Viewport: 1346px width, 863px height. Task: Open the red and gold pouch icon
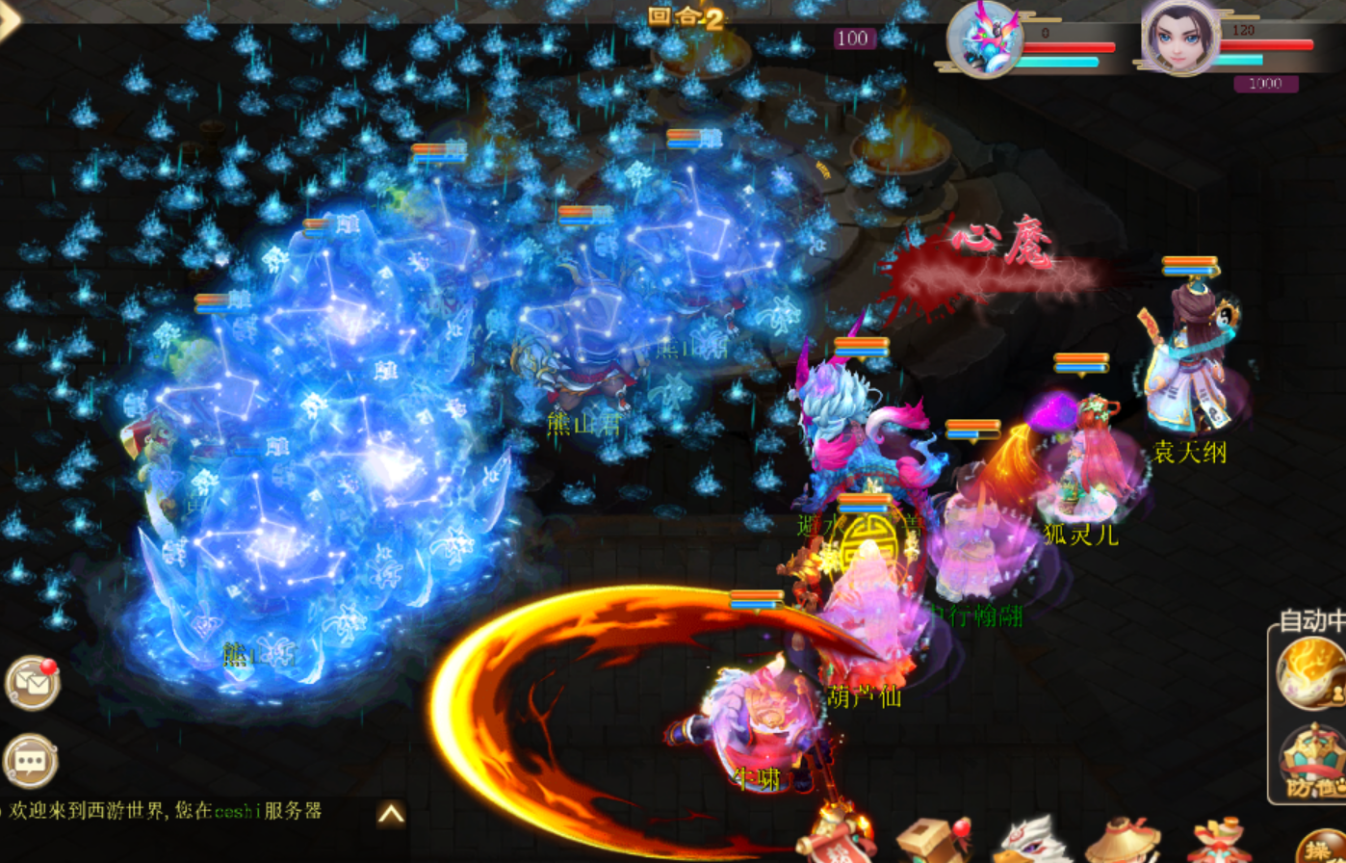[1220, 840]
